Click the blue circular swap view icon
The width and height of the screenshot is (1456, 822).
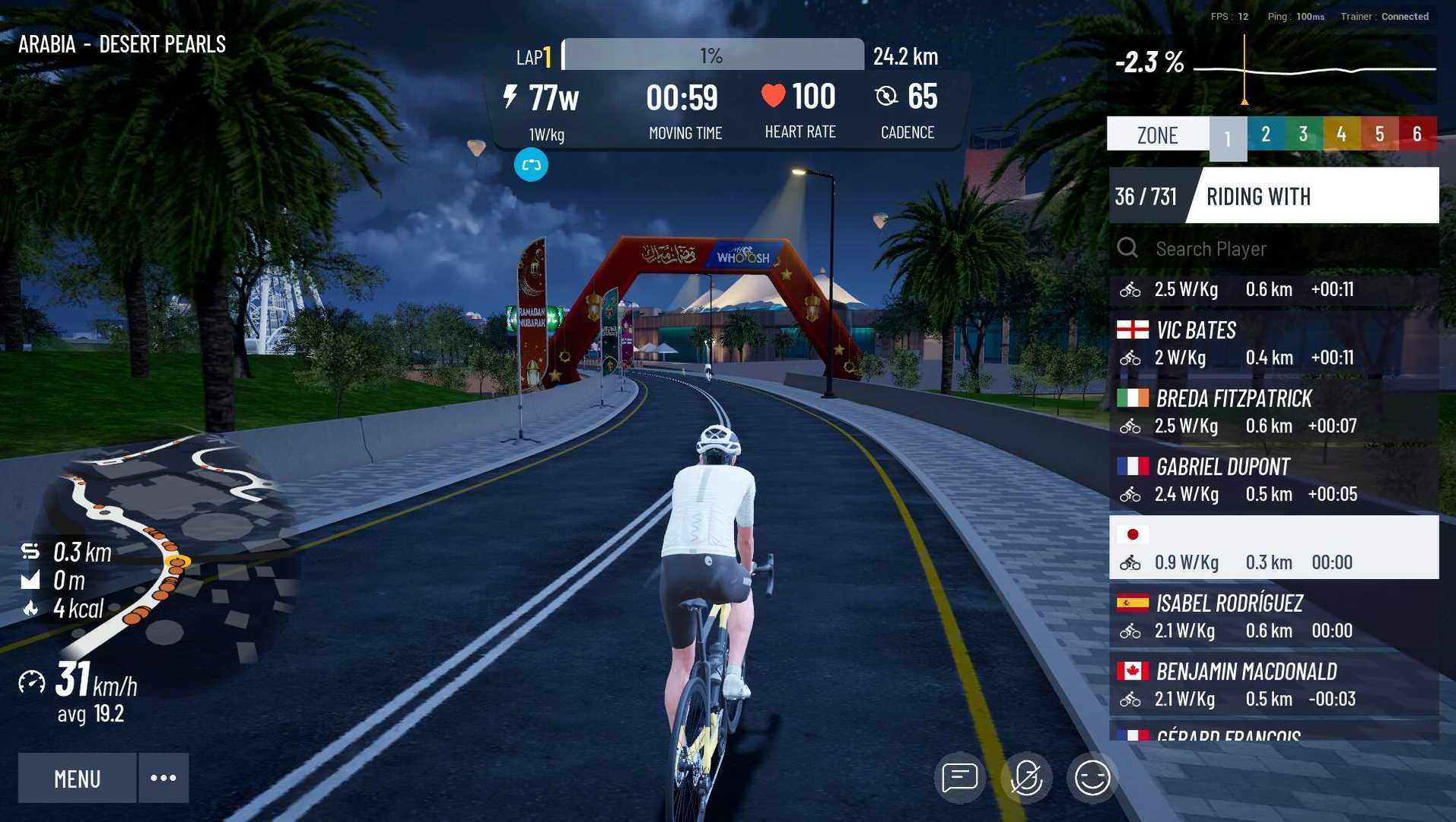[531, 165]
